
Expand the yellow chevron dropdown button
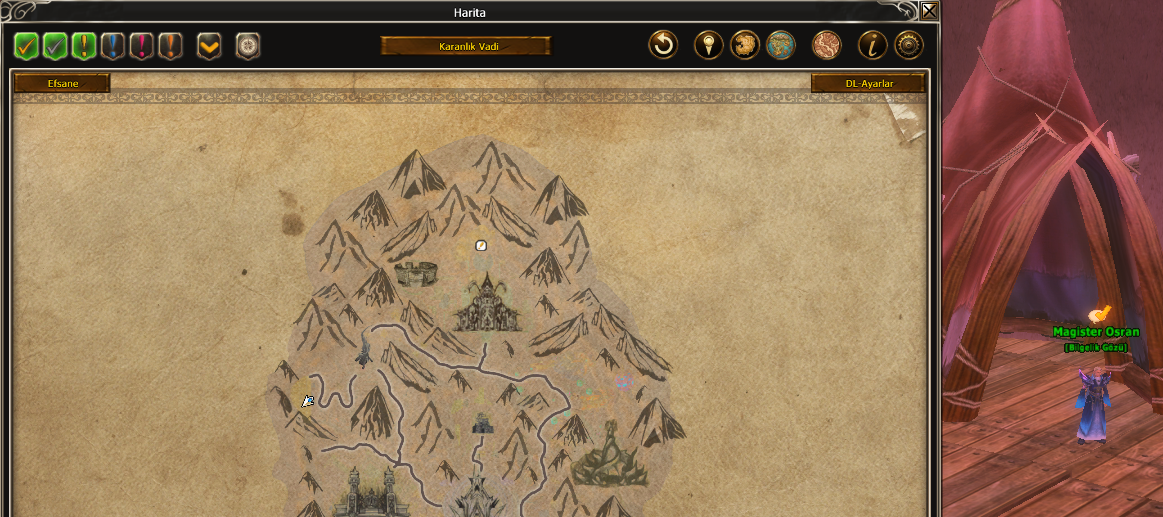coord(209,46)
